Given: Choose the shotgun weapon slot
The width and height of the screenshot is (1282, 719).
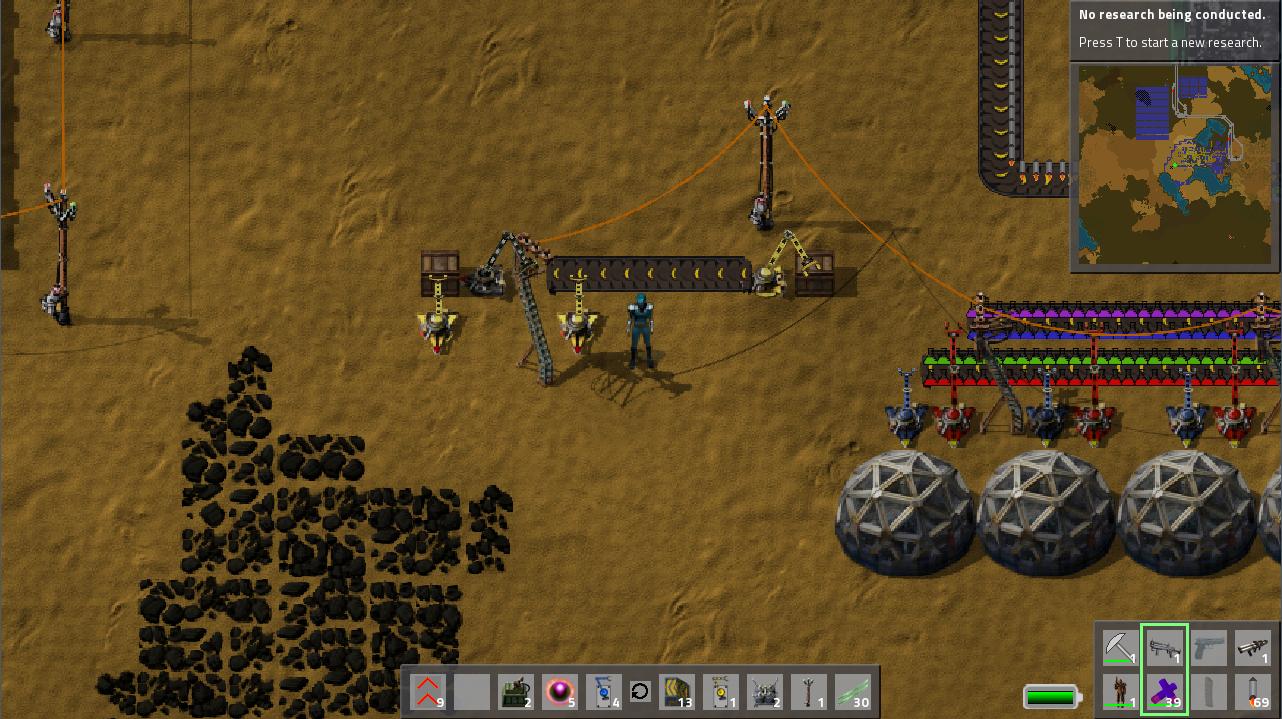Looking at the screenshot, I should click(1165, 647).
